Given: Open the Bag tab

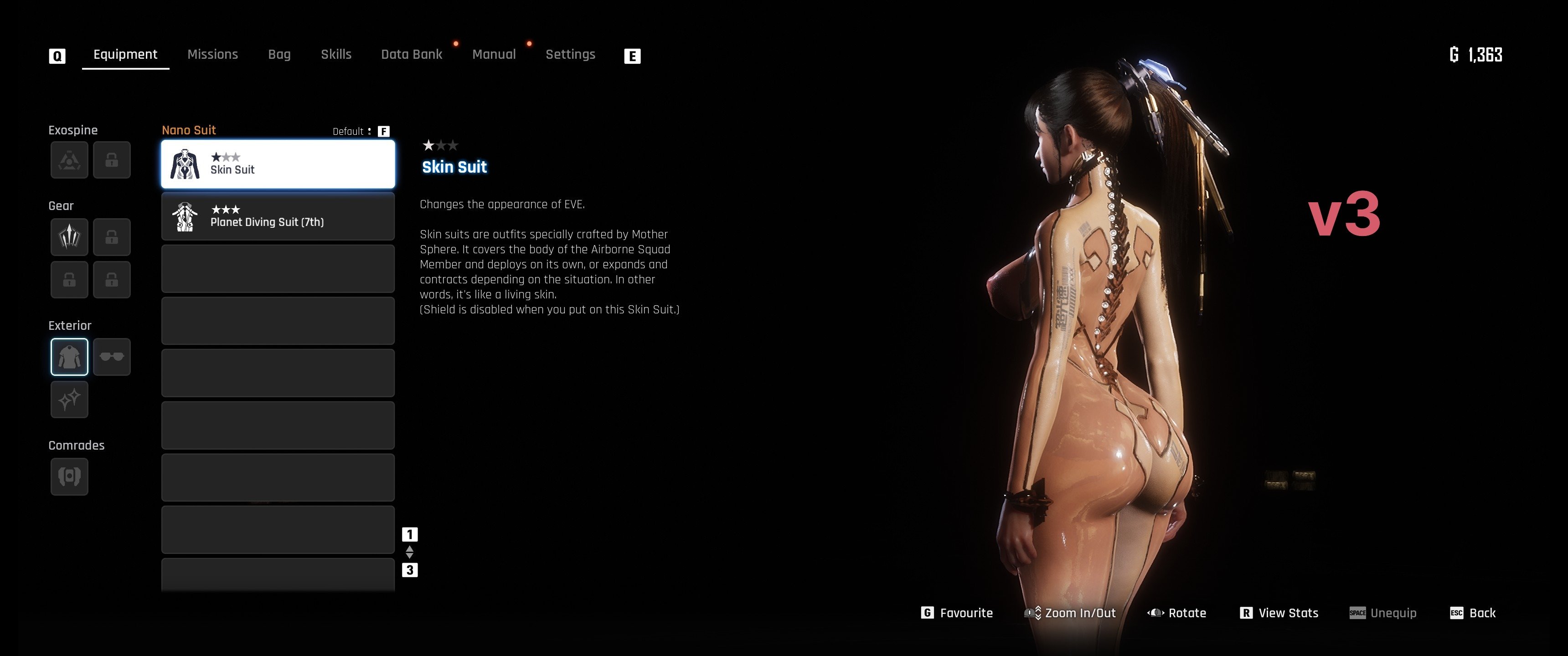Looking at the screenshot, I should click(279, 54).
